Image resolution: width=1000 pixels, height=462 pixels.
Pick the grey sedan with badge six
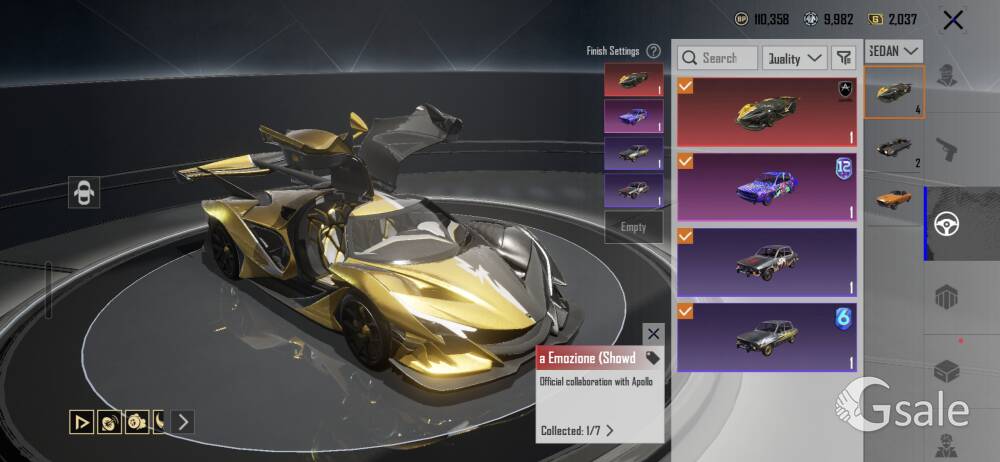point(767,337)
